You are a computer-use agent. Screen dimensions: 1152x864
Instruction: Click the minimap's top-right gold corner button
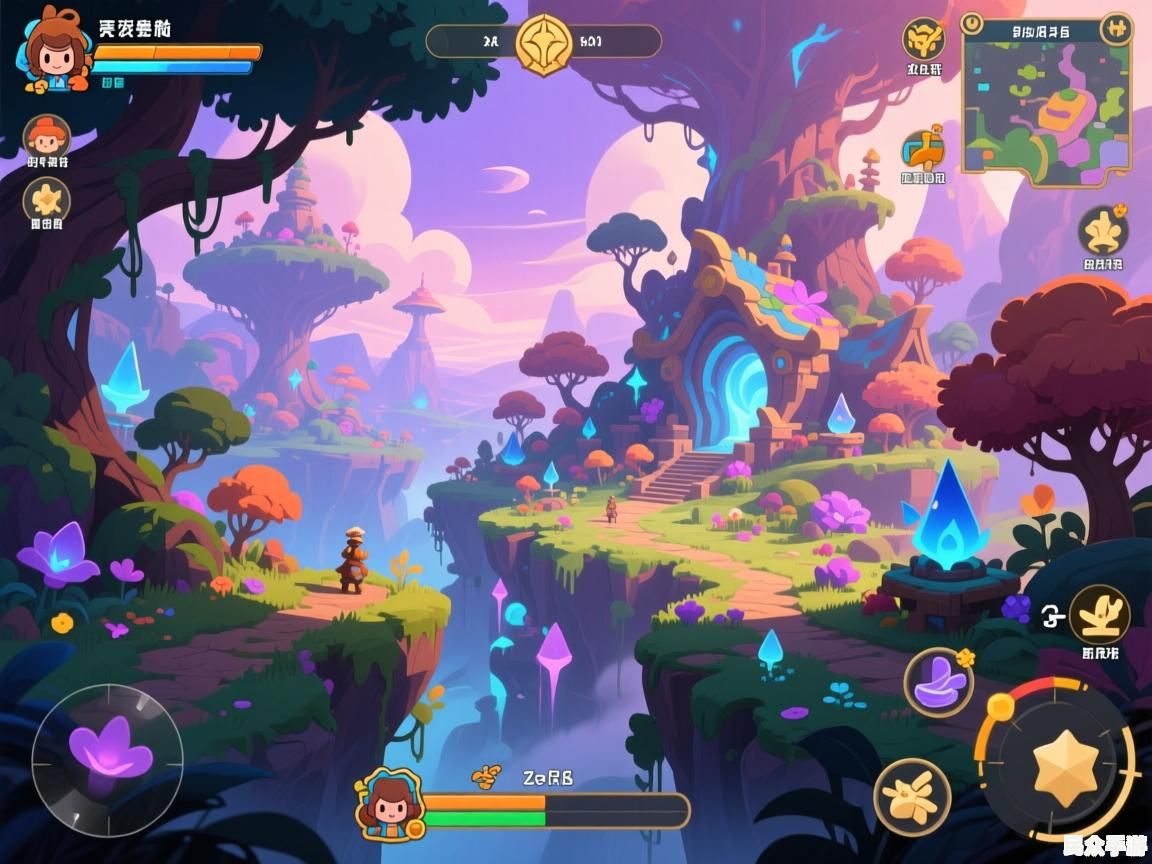click(x=1116, y=27)
